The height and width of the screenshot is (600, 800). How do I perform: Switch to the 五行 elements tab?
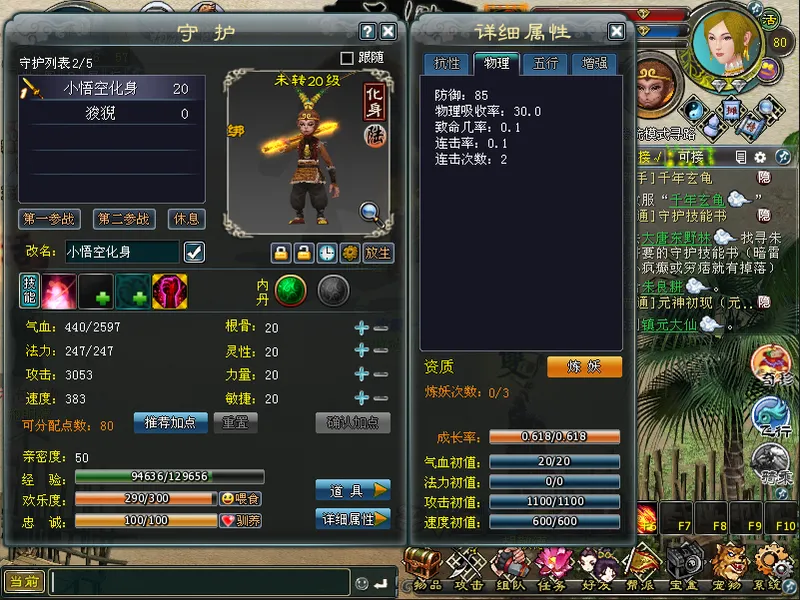tap(546, 64)
